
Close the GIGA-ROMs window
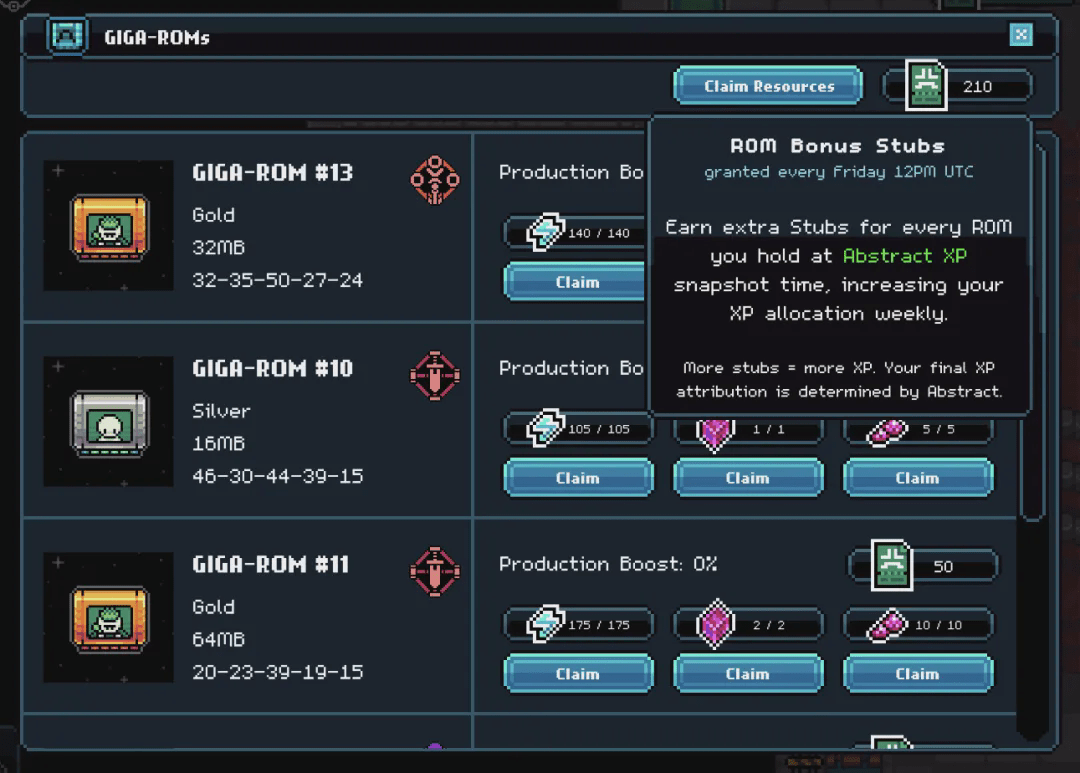[x=1020, y=36]
